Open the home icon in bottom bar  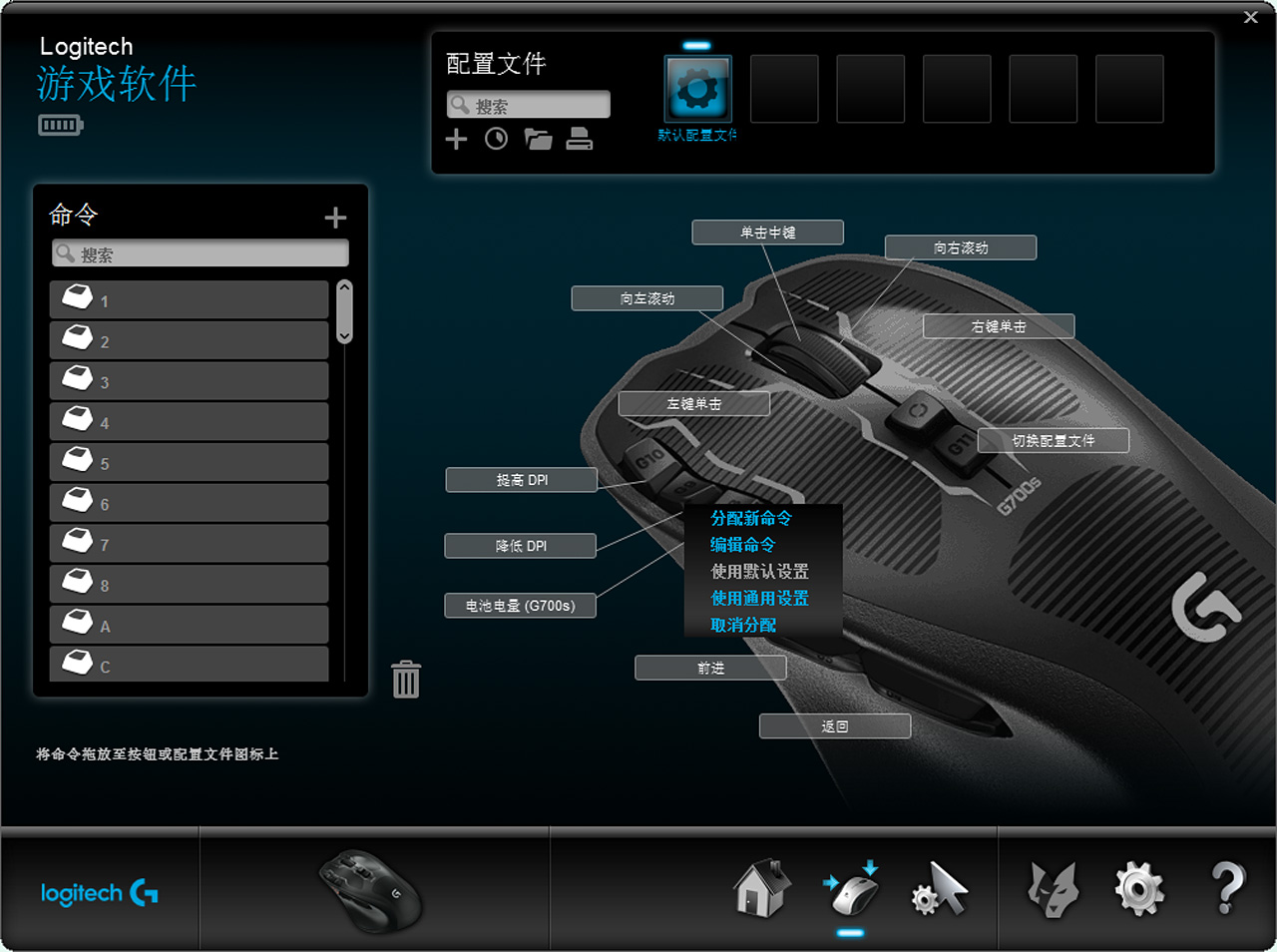click(761, 888)
